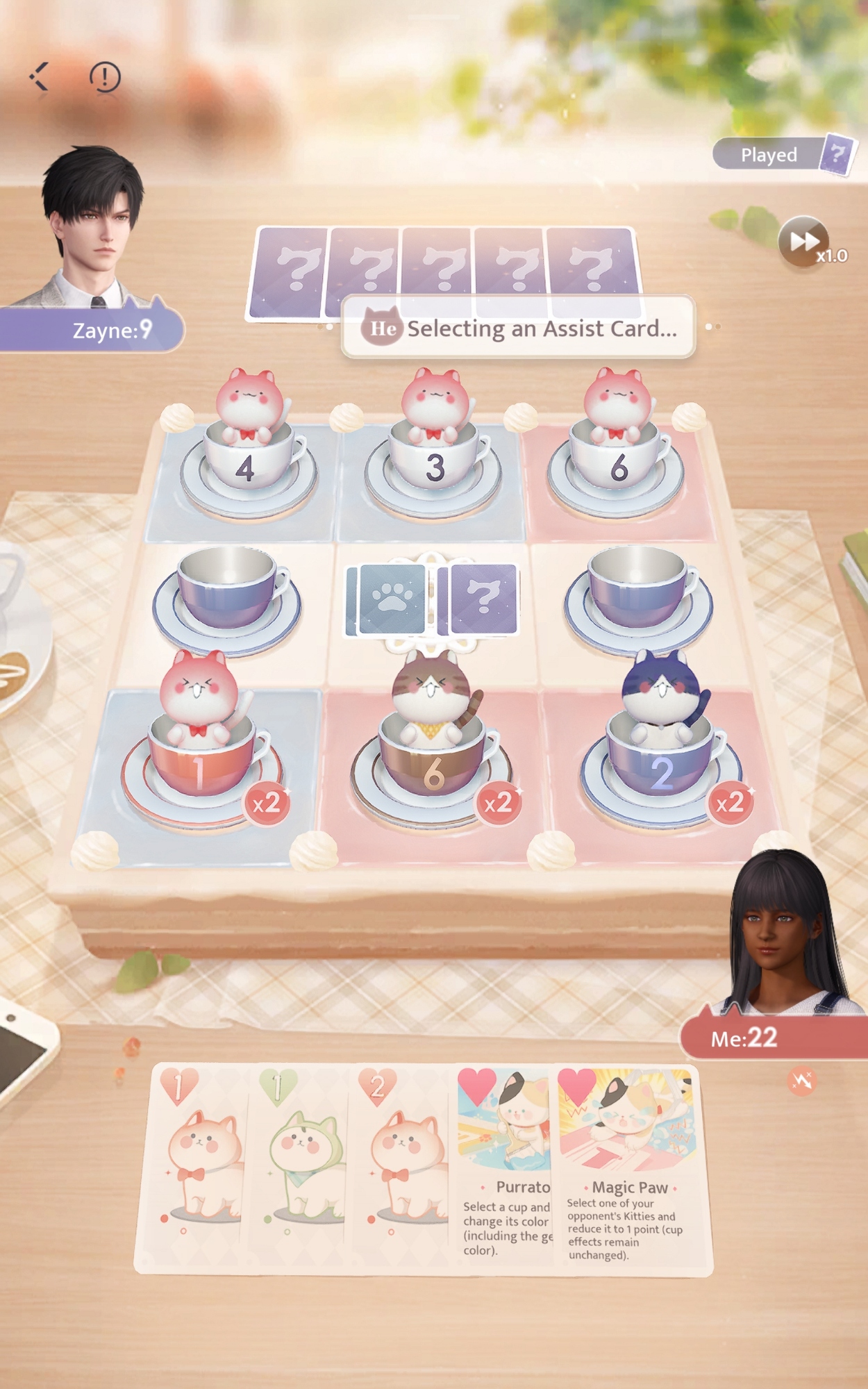Choose the Magic Paw assist card
This screenshot has height=1389, width=868.
627,1167
